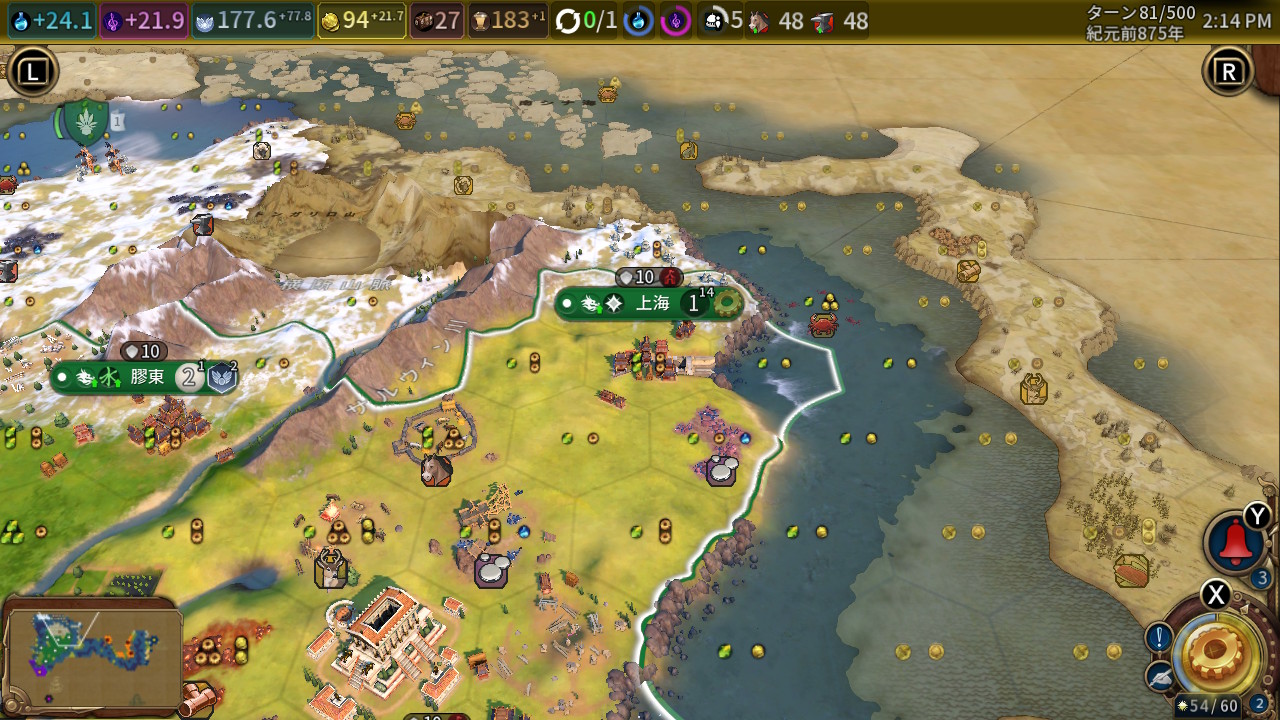1280x720 pixels.
Task: Show the science yield in top bar
Action: coord(52,21)
